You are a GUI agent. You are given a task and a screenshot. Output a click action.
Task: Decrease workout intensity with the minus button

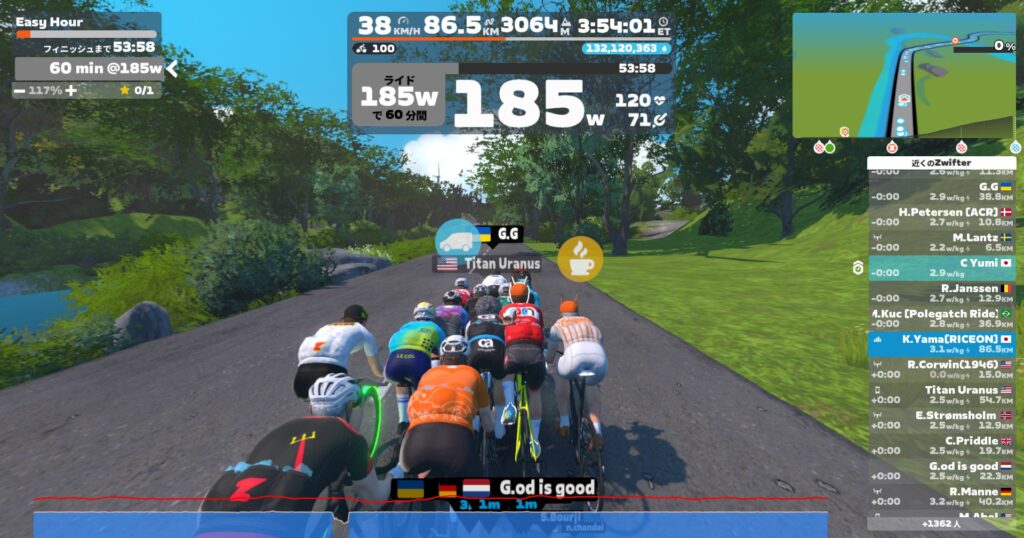pyautogui.click(x=20, y=90)
